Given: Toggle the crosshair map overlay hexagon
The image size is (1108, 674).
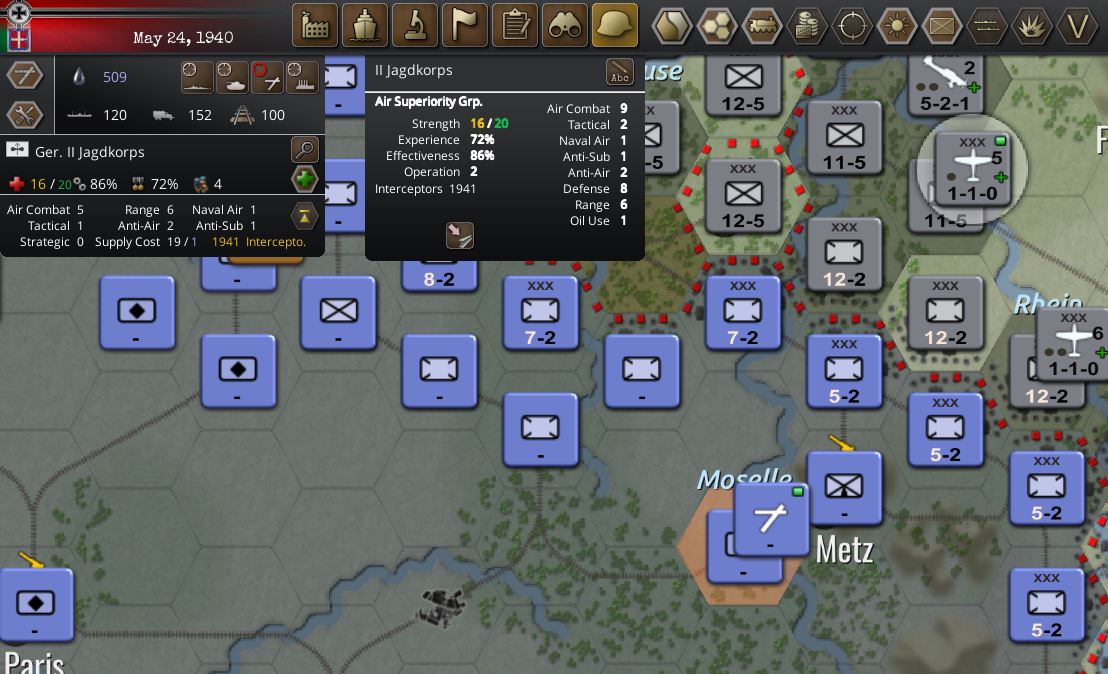Looking at the screenshot, I should tap(852, 25).
